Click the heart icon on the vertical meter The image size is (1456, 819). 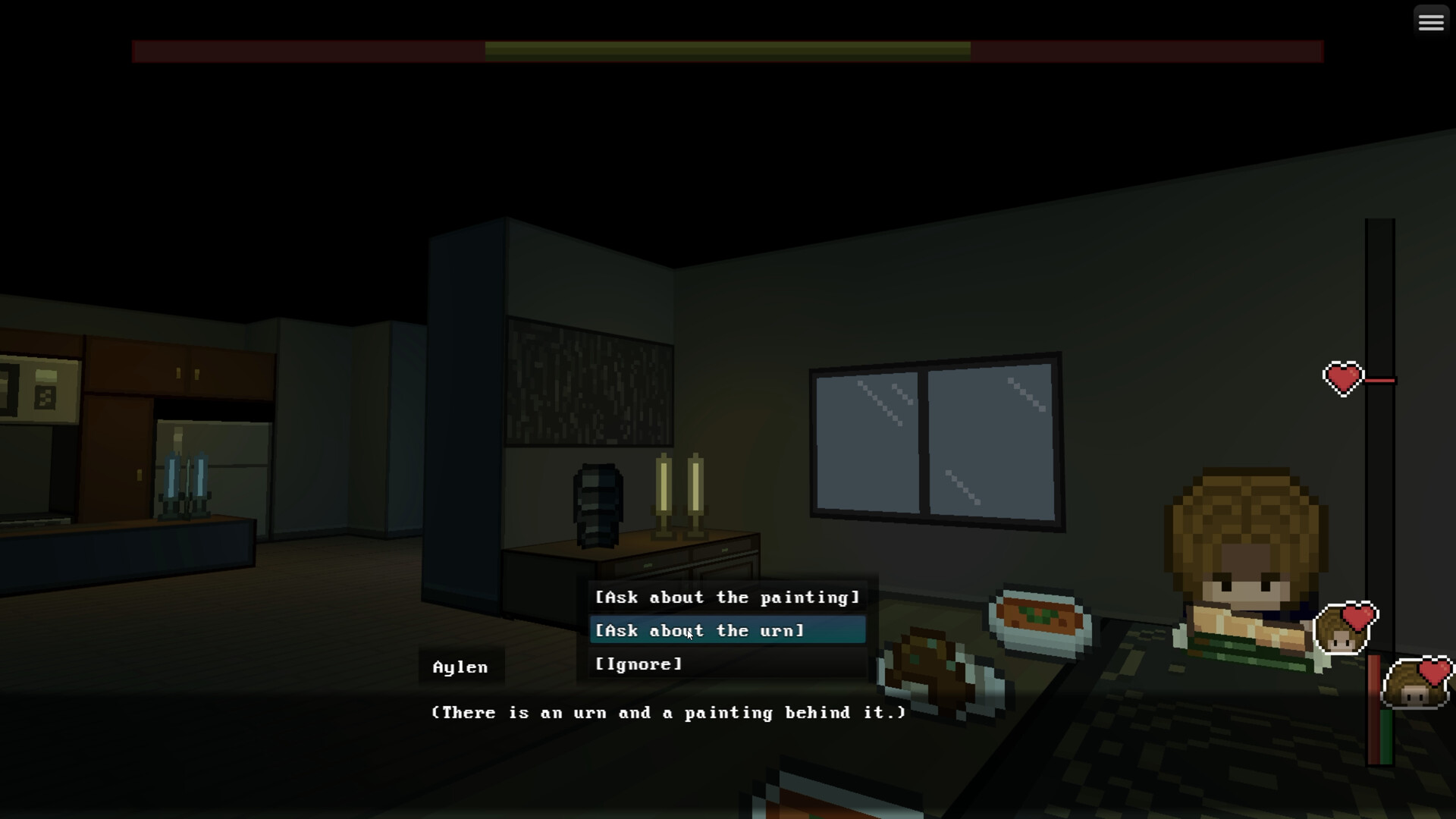[x=1344, y=378]
